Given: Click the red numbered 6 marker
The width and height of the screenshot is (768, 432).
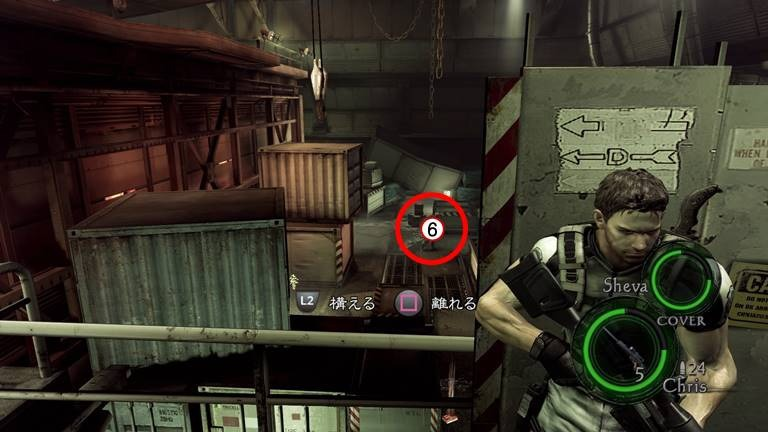Looking at the screenshot, I should tap(432, 229).
